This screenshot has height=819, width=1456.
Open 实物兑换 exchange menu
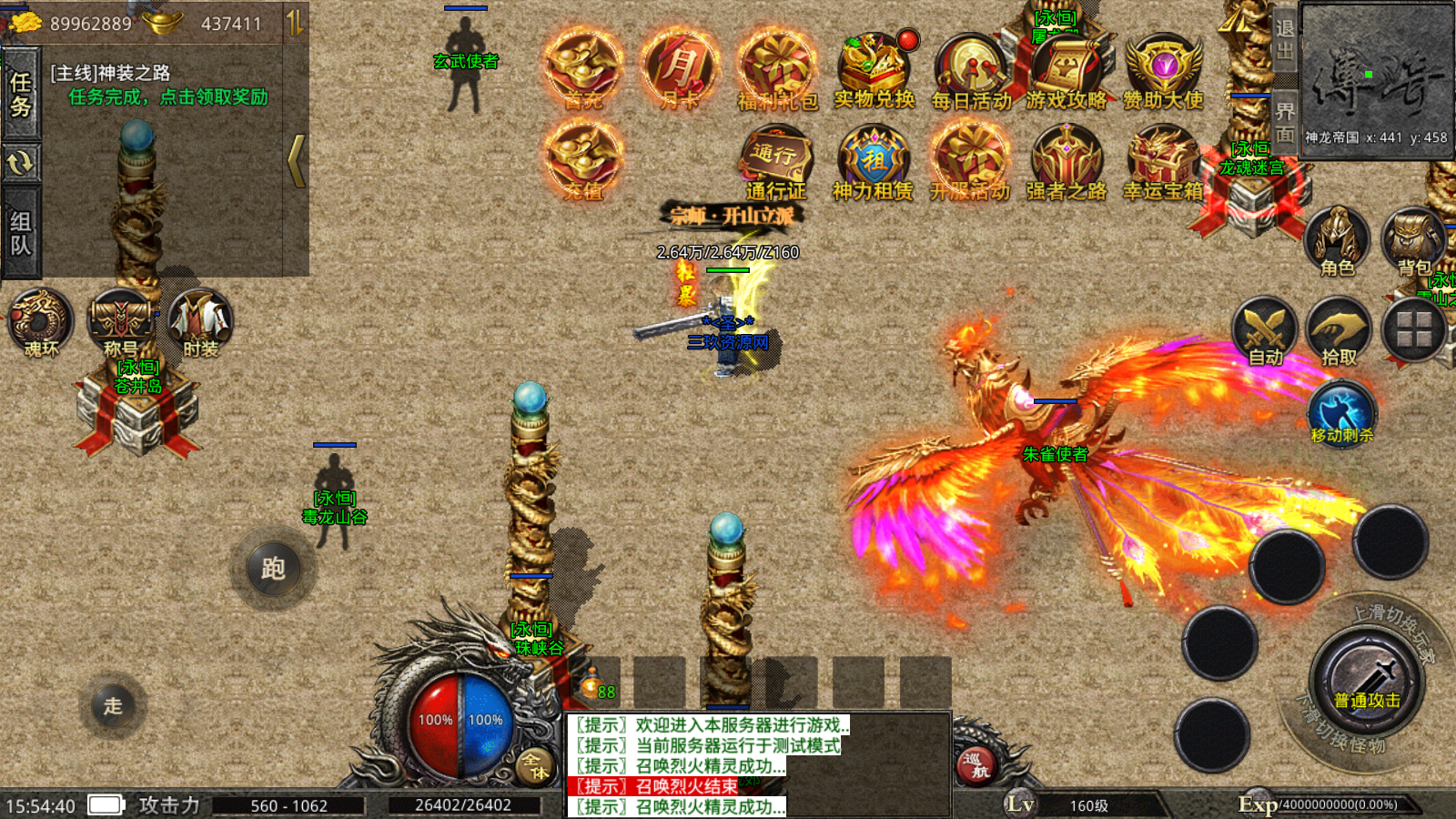(x=874, y=68)
